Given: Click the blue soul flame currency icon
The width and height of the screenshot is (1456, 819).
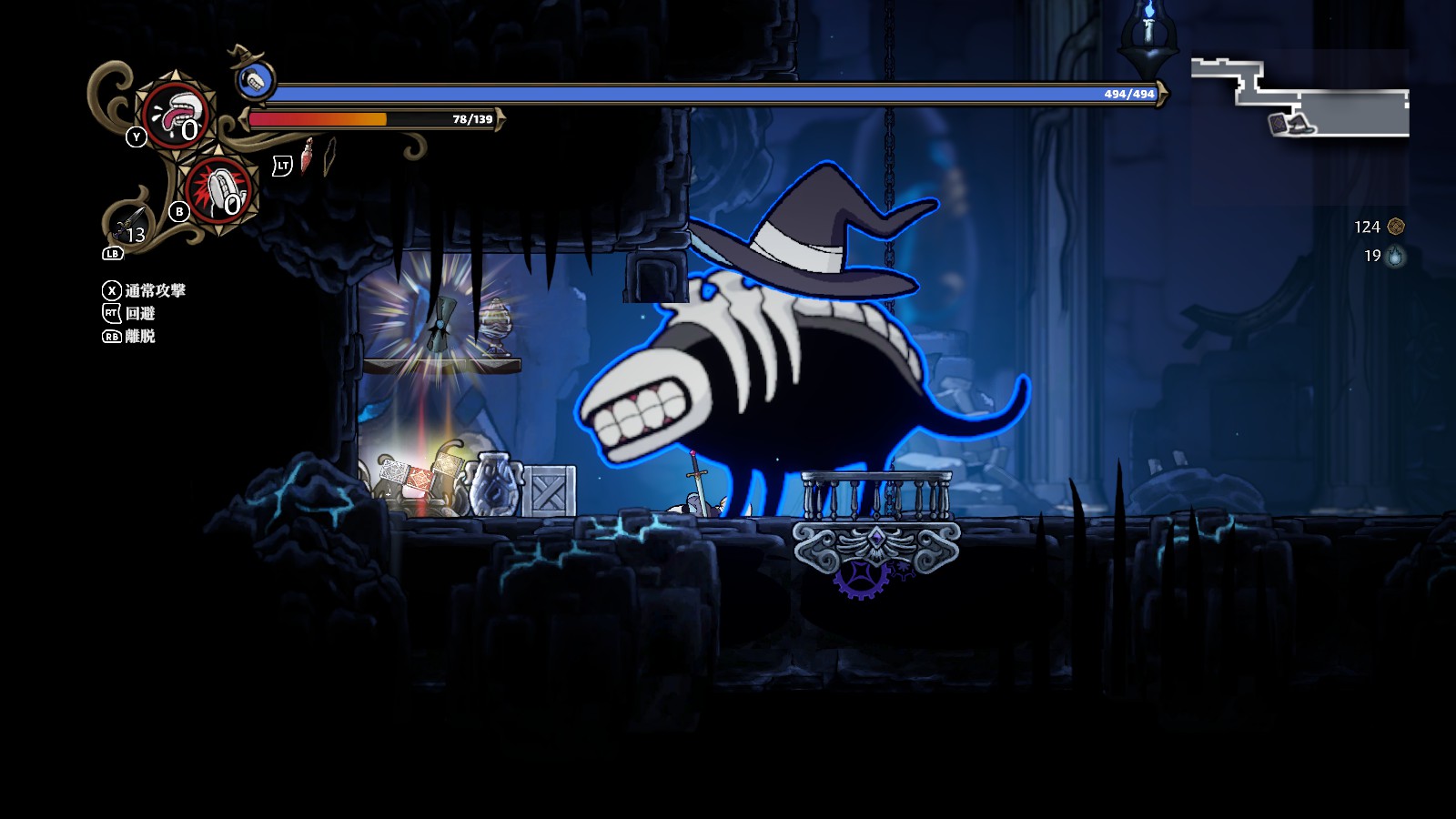Looking at the screenshot, I should (1395, 257).
